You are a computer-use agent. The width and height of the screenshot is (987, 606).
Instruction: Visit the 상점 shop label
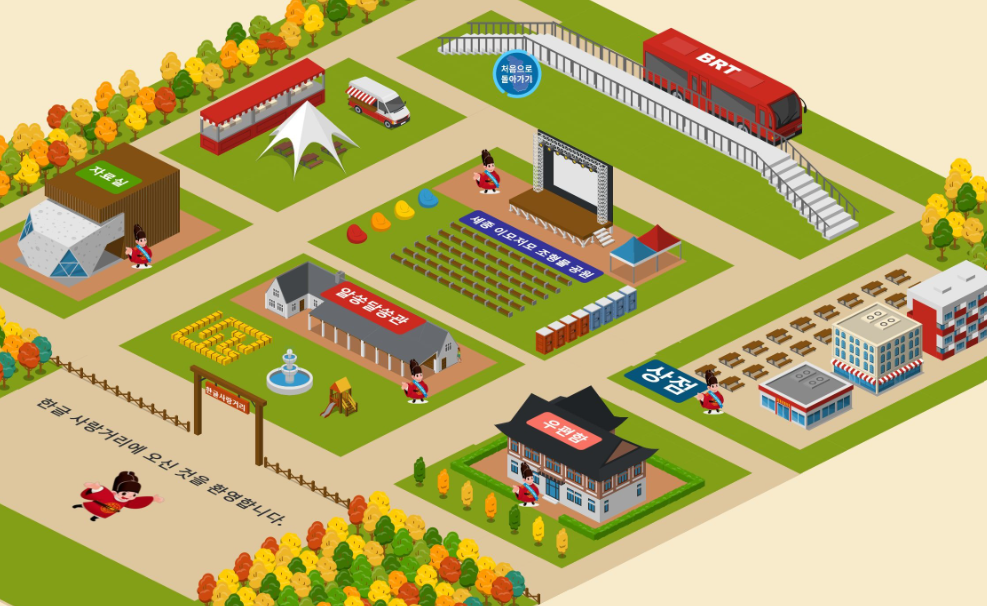(x=661, y=378)
